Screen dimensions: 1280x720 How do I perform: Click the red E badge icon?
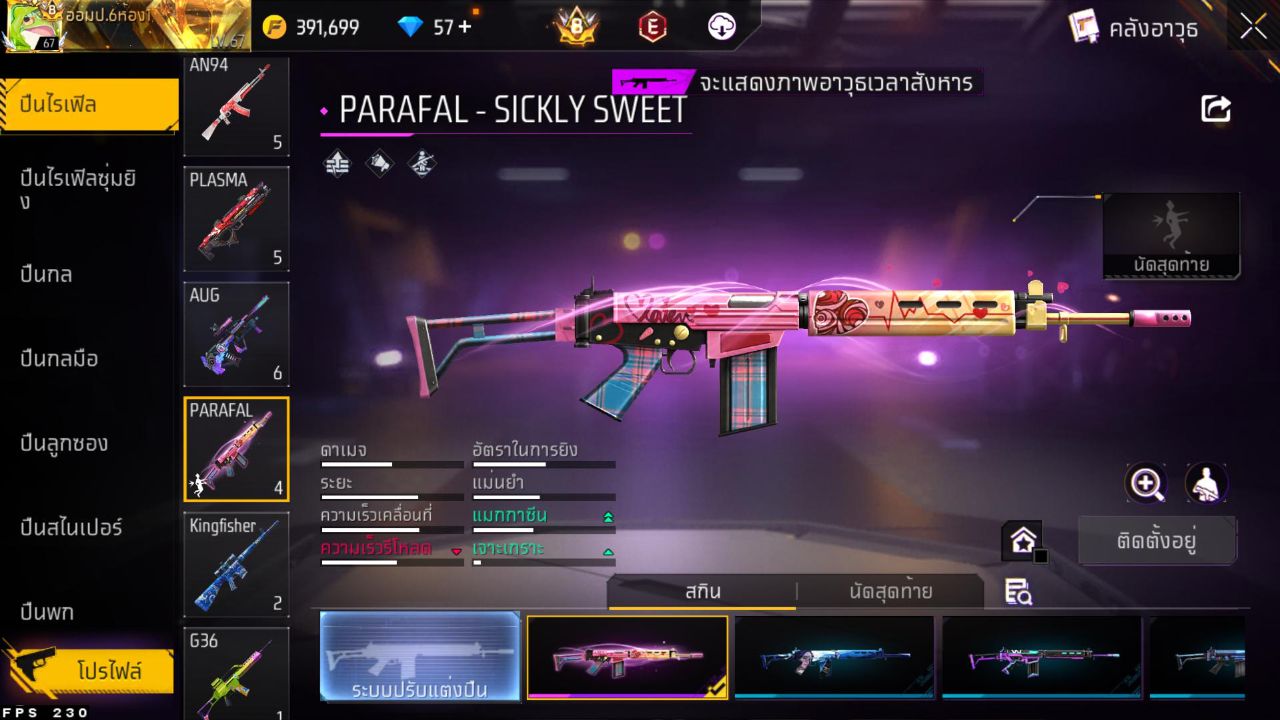(x=651, y=27)
